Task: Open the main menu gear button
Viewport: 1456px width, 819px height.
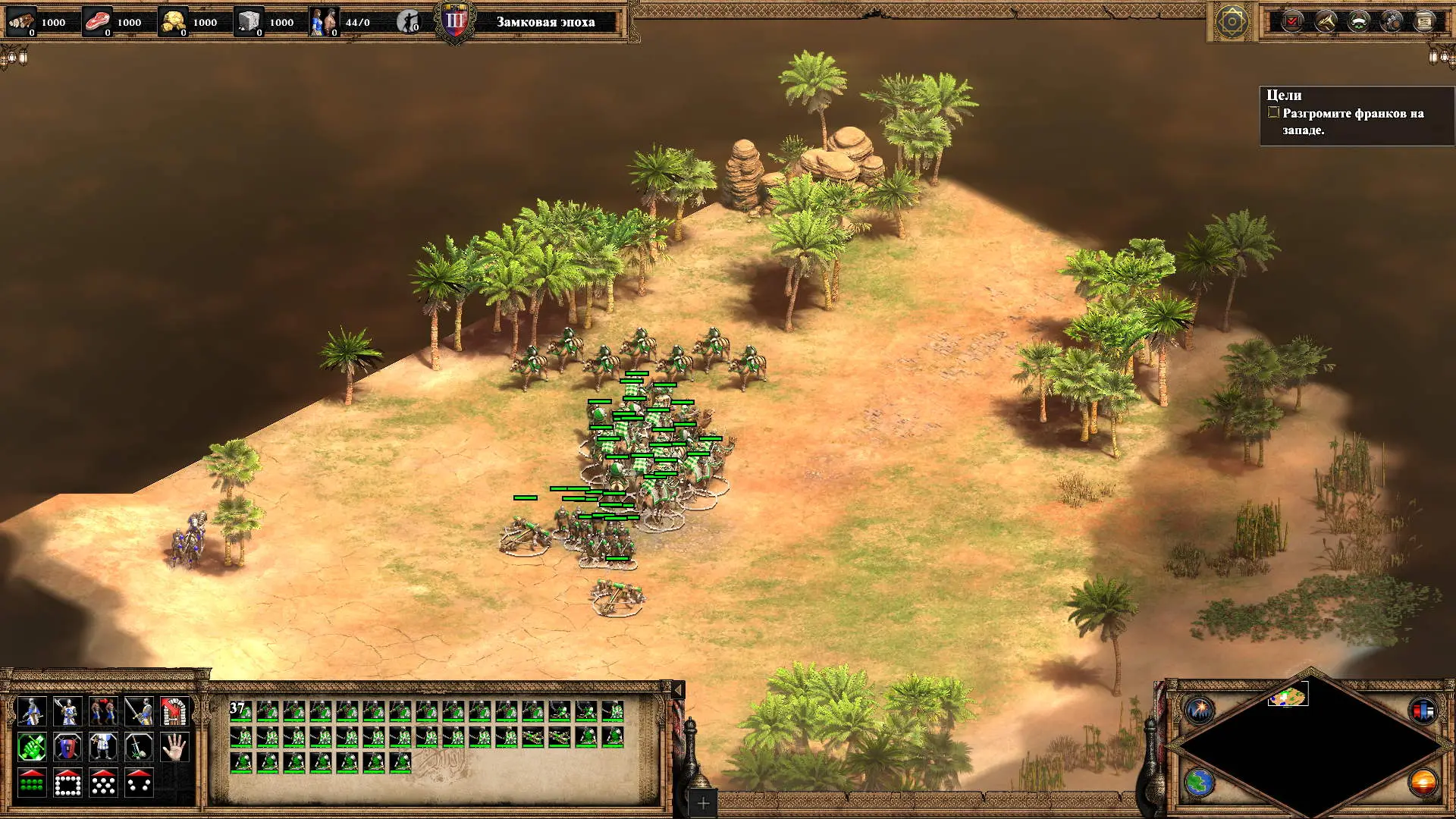Action: pos(1232,21)
